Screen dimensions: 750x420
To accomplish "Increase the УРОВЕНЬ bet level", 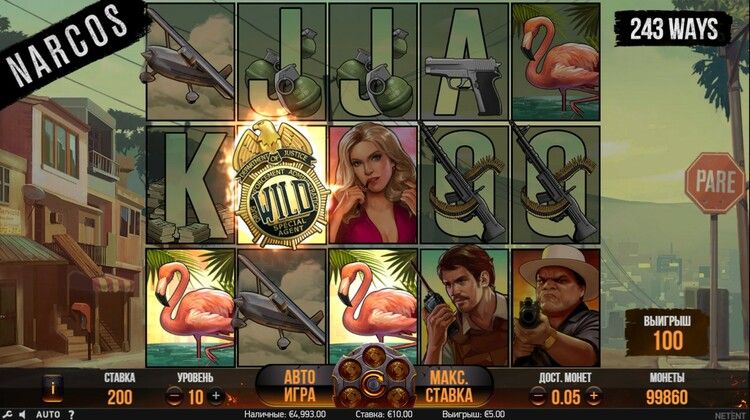I will 217,396.
